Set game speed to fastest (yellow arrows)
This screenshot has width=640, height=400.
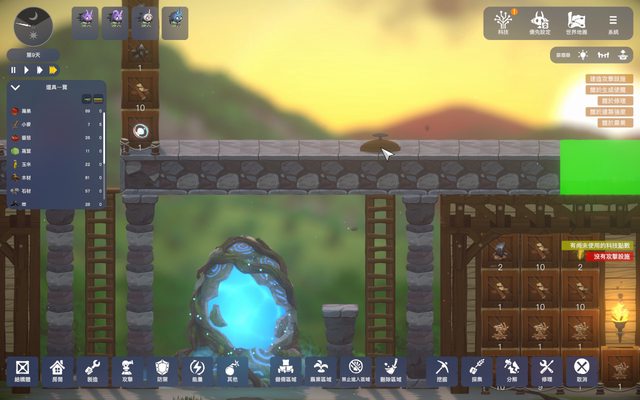[x=52, y=70]
